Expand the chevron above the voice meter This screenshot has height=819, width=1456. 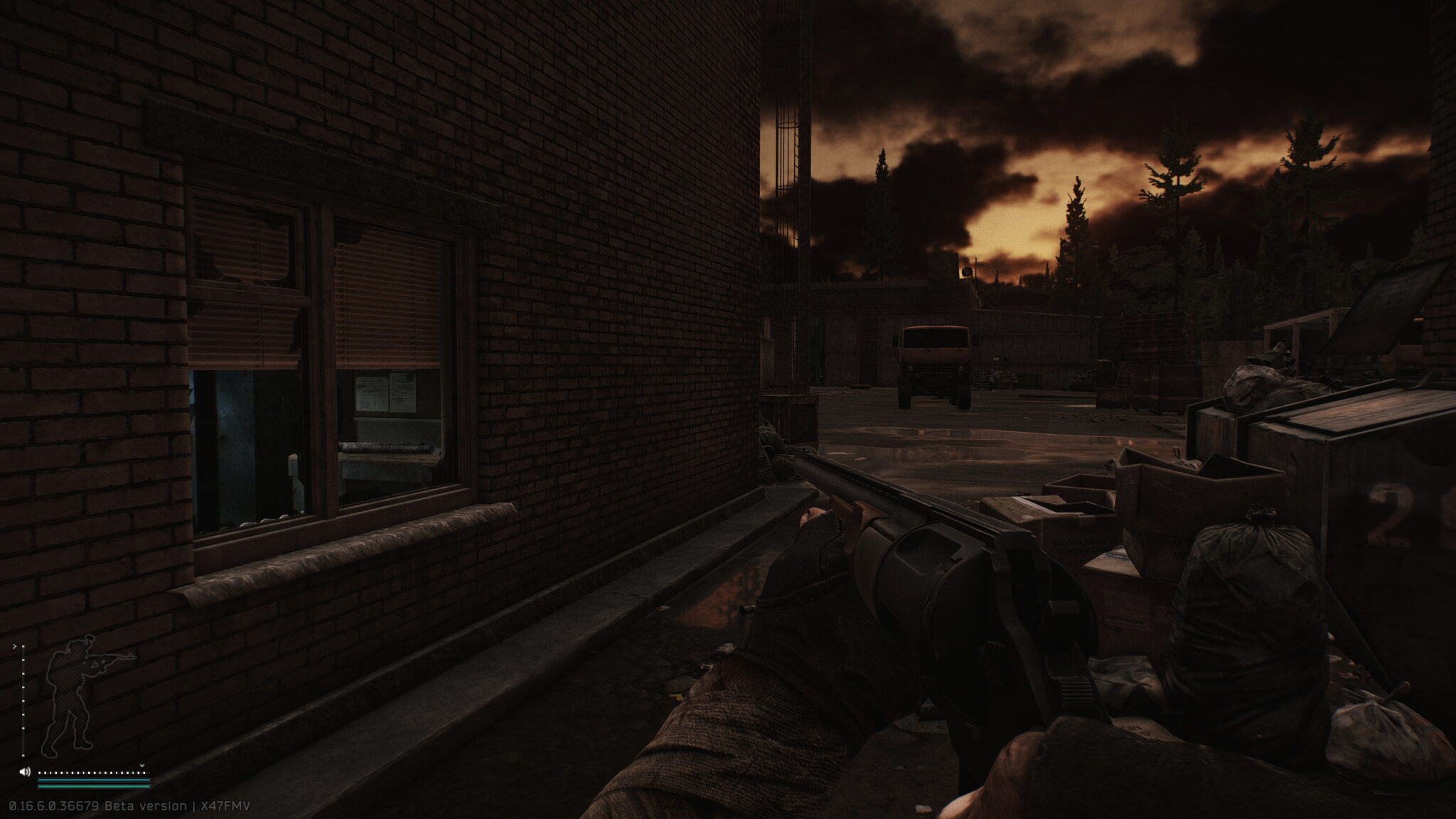tap(142, 765)
